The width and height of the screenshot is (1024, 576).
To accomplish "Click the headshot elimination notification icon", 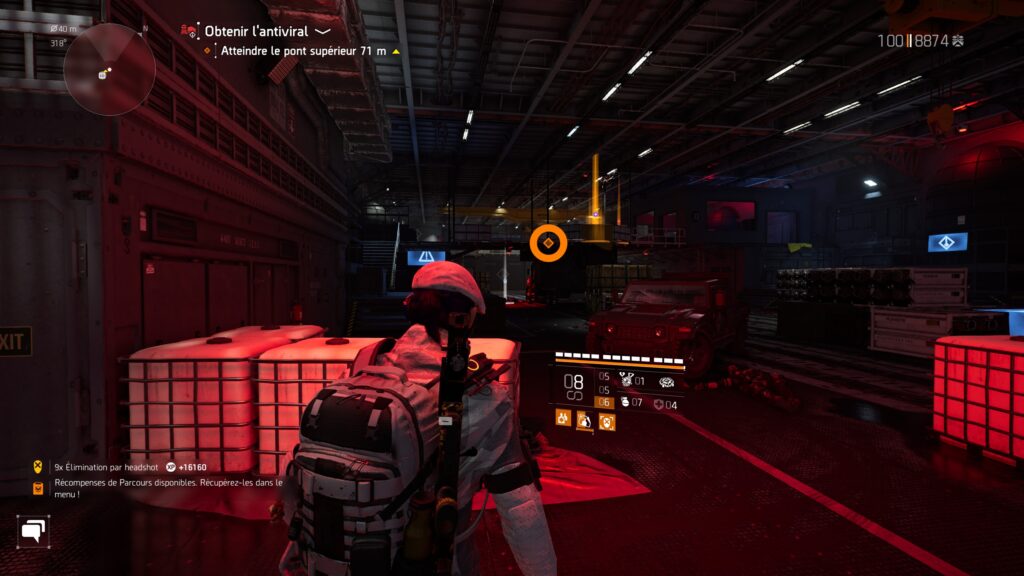I will (39, 466).
